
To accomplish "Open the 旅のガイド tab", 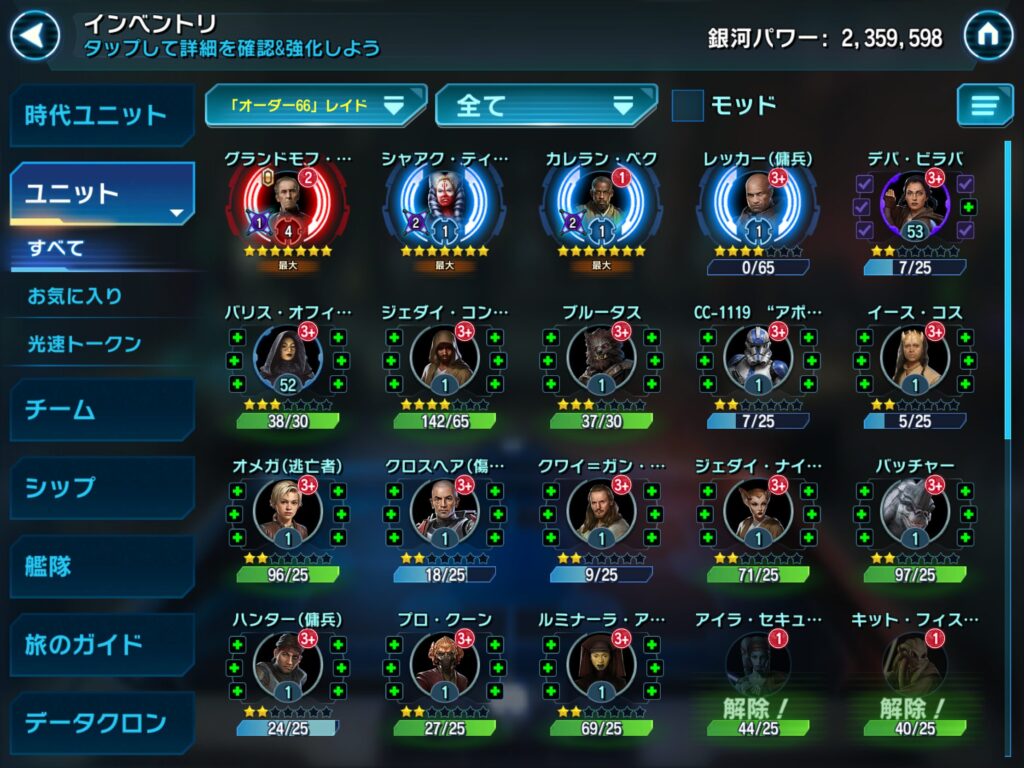I will pos(101,644).
